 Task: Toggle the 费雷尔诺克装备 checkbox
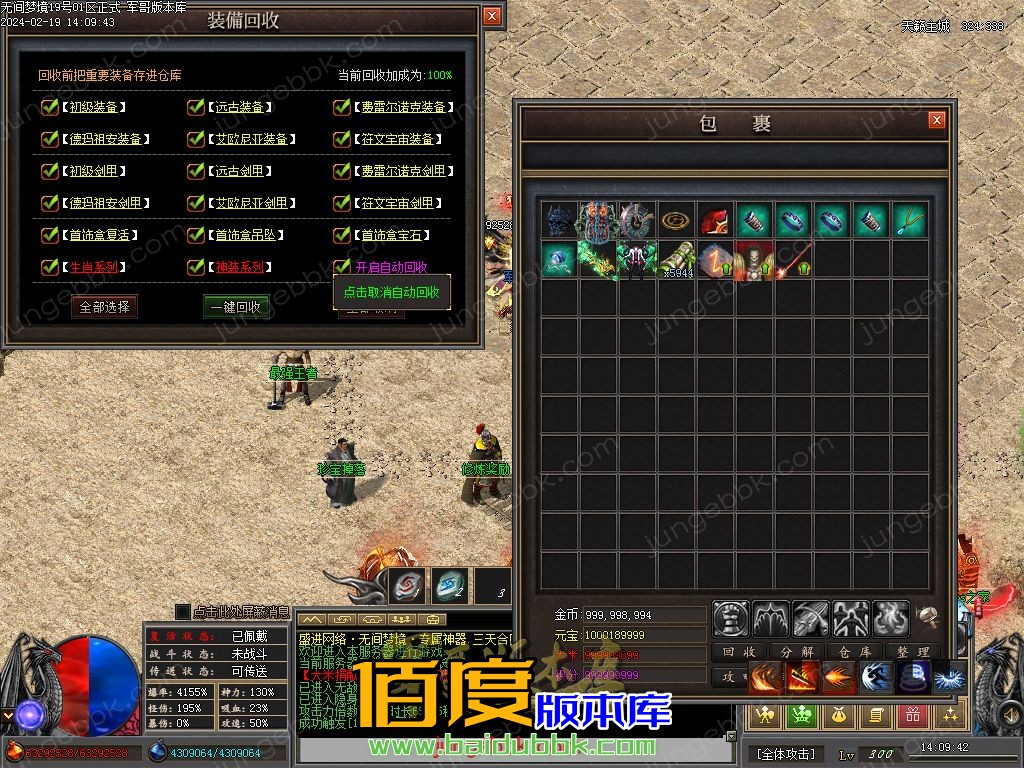(x=342, y=107)
